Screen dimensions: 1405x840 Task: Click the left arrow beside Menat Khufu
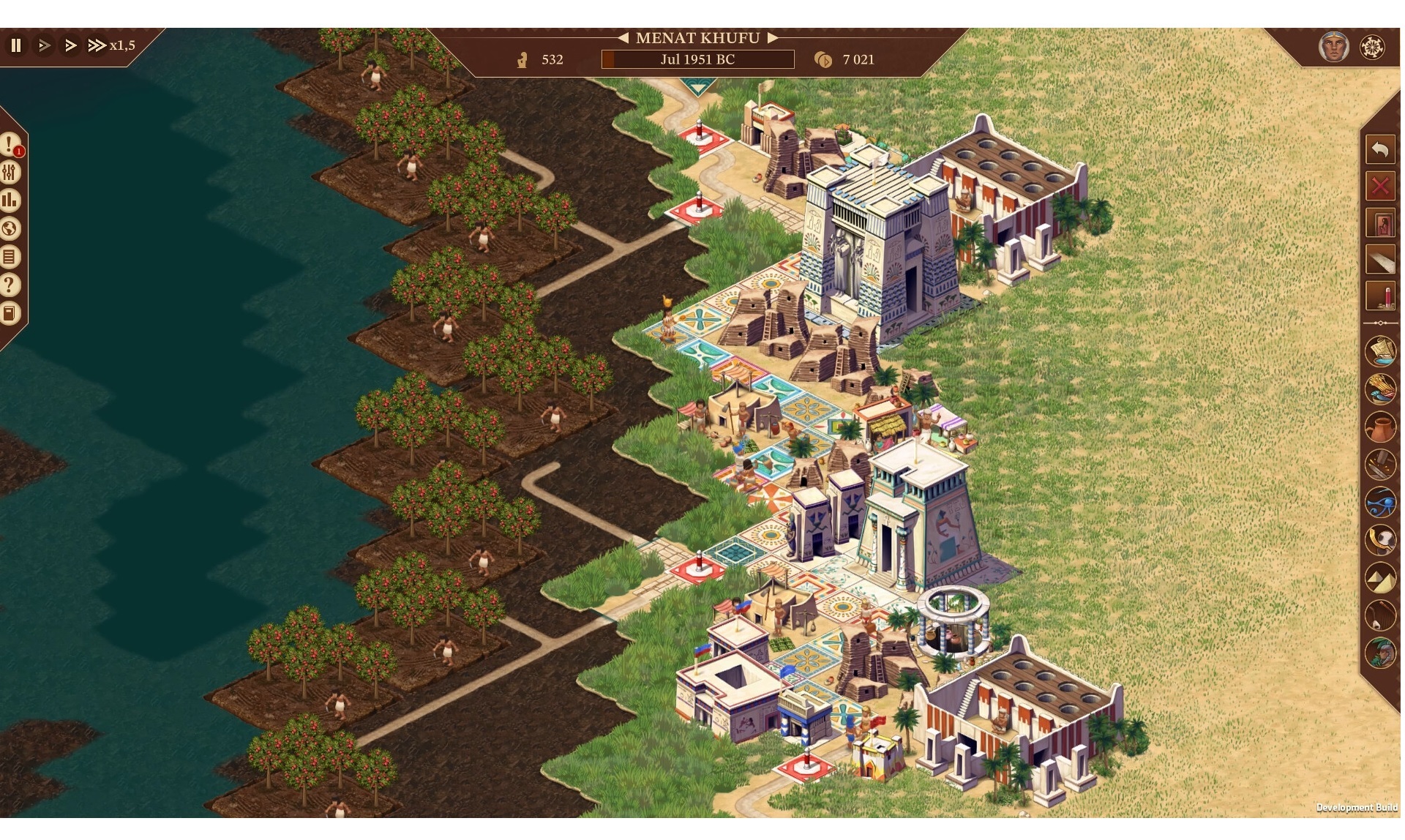623,38
